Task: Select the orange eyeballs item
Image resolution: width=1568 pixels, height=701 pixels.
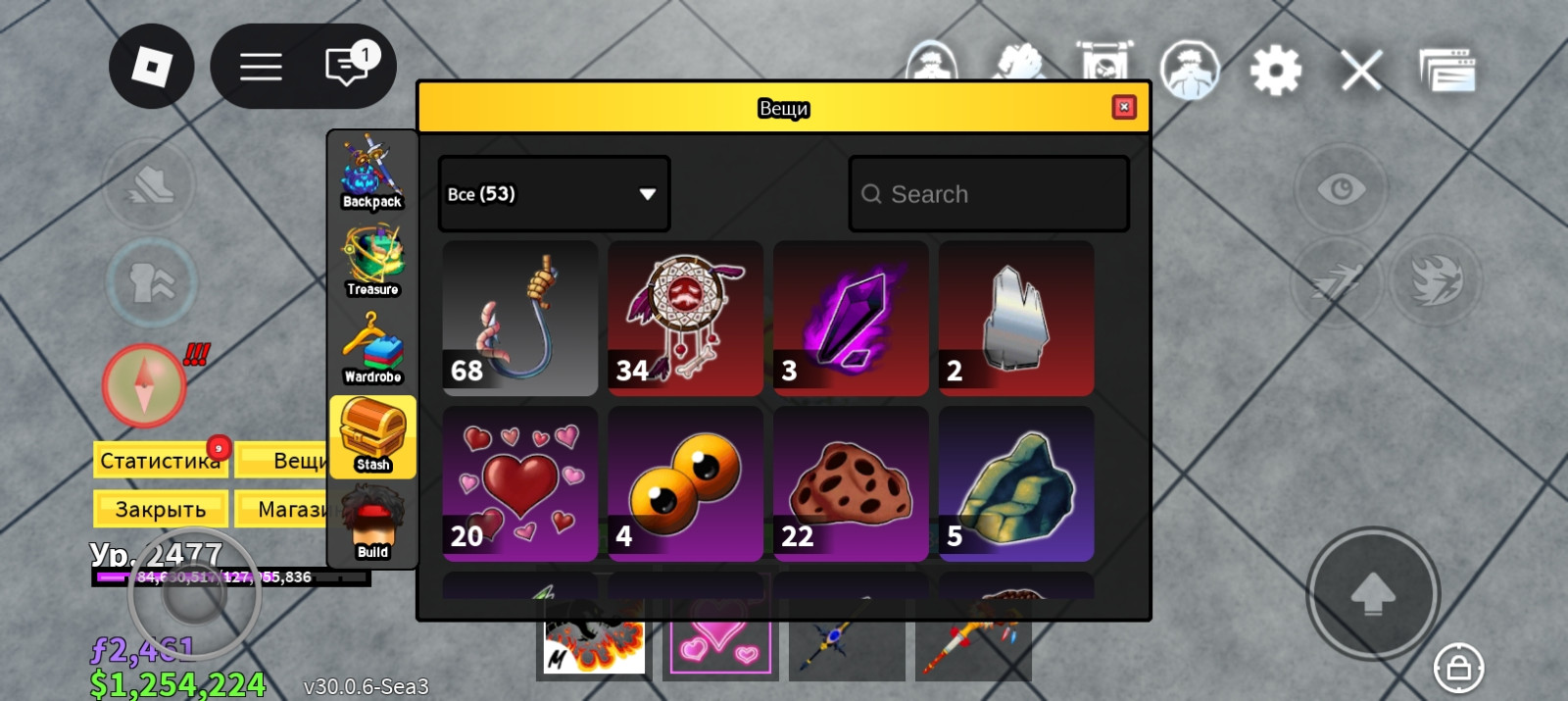Action: coord(685,483)
